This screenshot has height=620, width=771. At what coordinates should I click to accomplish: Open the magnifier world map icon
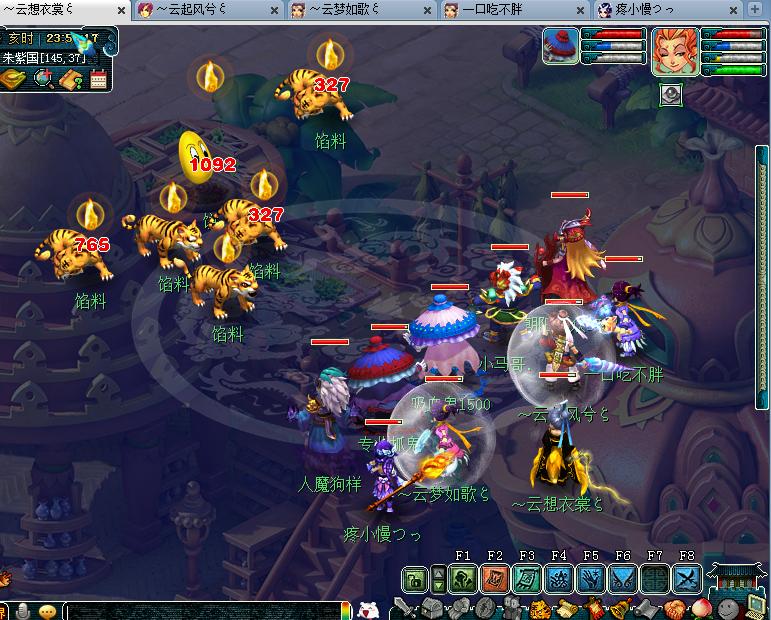(43, 80)
